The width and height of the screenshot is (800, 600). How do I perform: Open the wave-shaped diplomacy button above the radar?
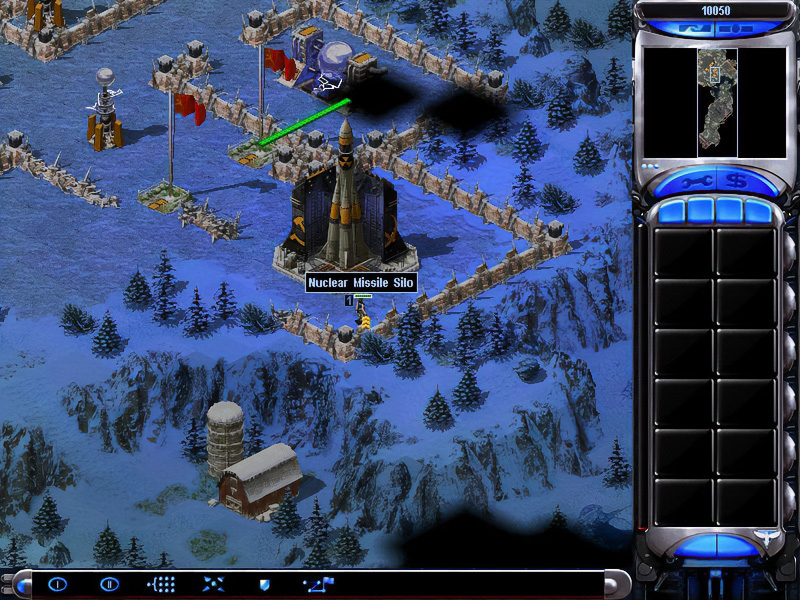click(693, 29)
